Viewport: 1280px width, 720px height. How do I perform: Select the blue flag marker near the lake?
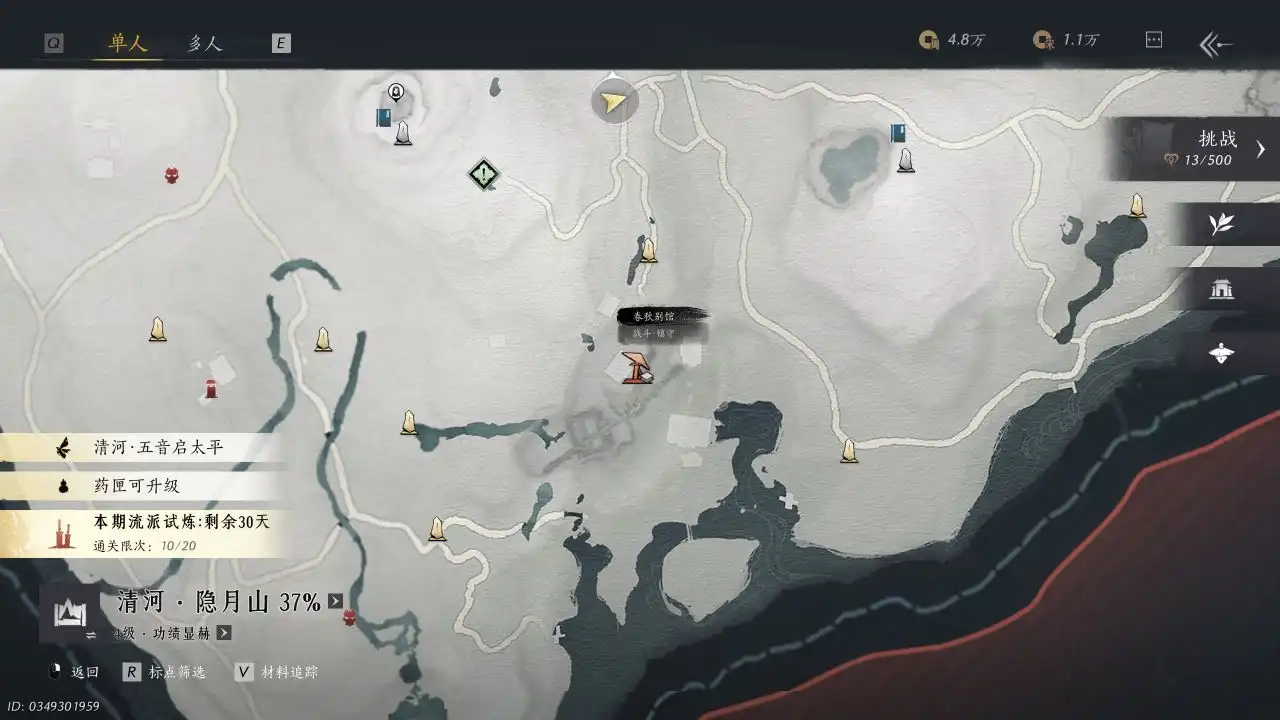coord(898,131)
